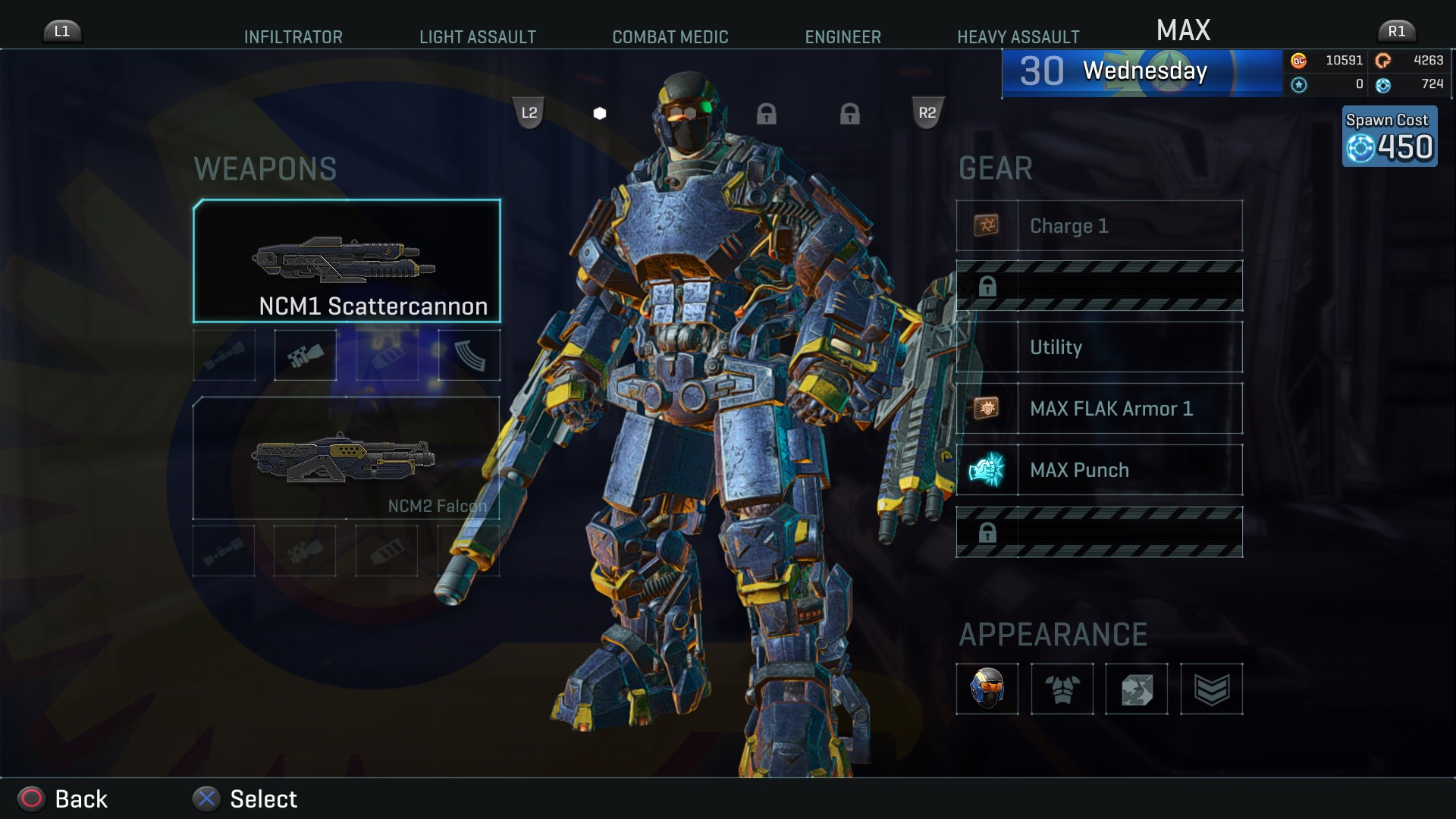Open the Charge 1 ability slot
The height and width of the screenshot is (819, 1456).
click(x=1099, y=226)
